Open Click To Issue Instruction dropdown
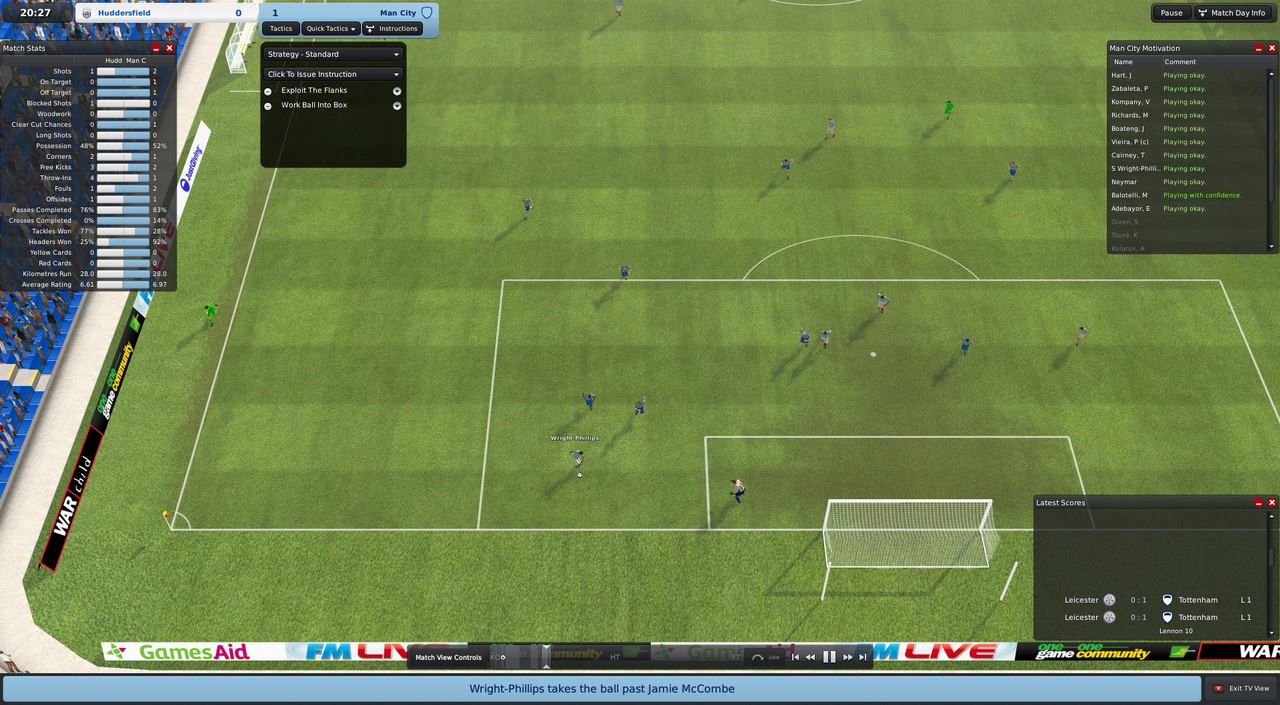The width and height of the screenshot is (1280, 705). [333, 74]
